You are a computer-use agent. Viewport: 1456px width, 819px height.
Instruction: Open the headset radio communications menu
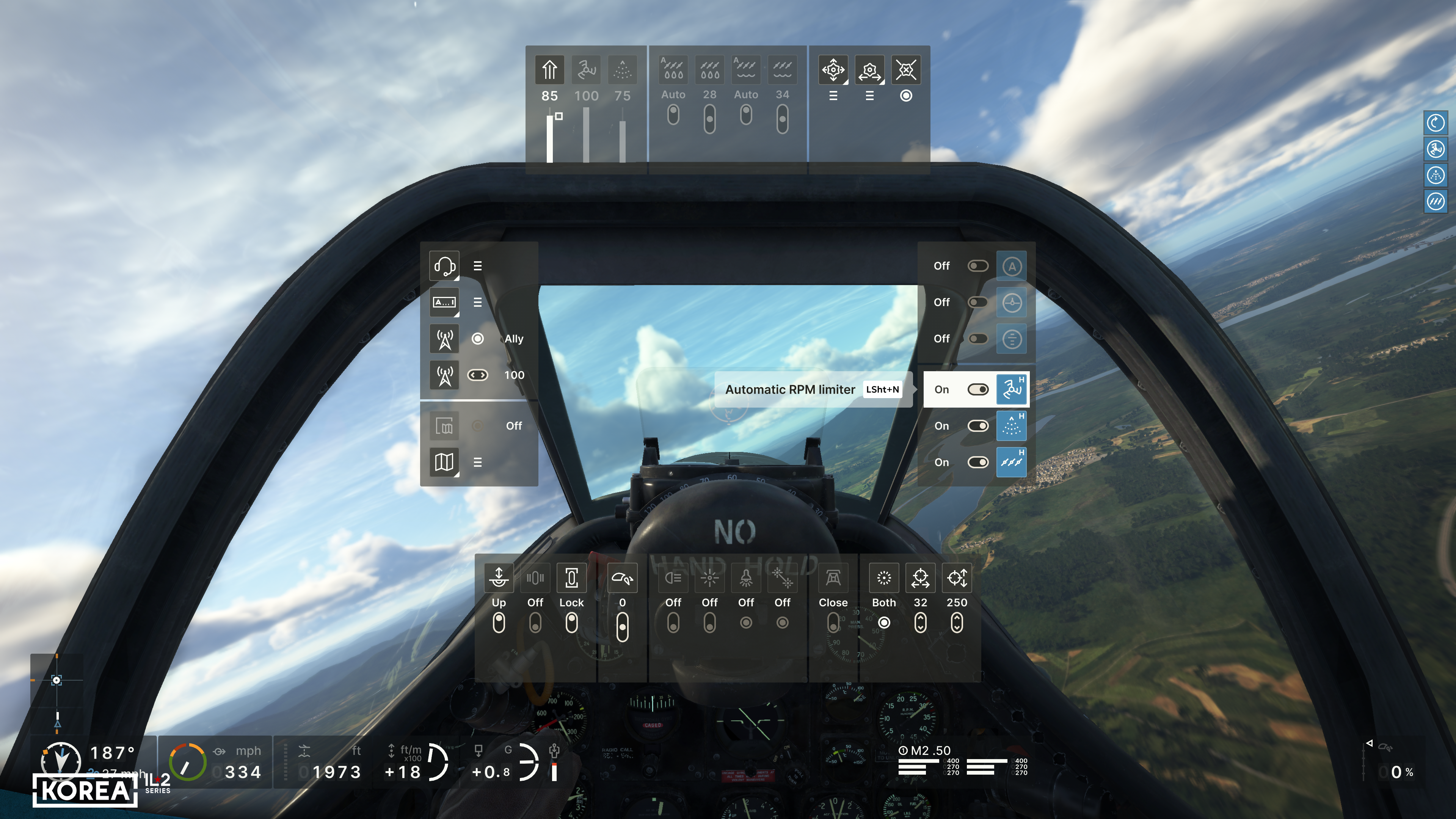(444, 266)
